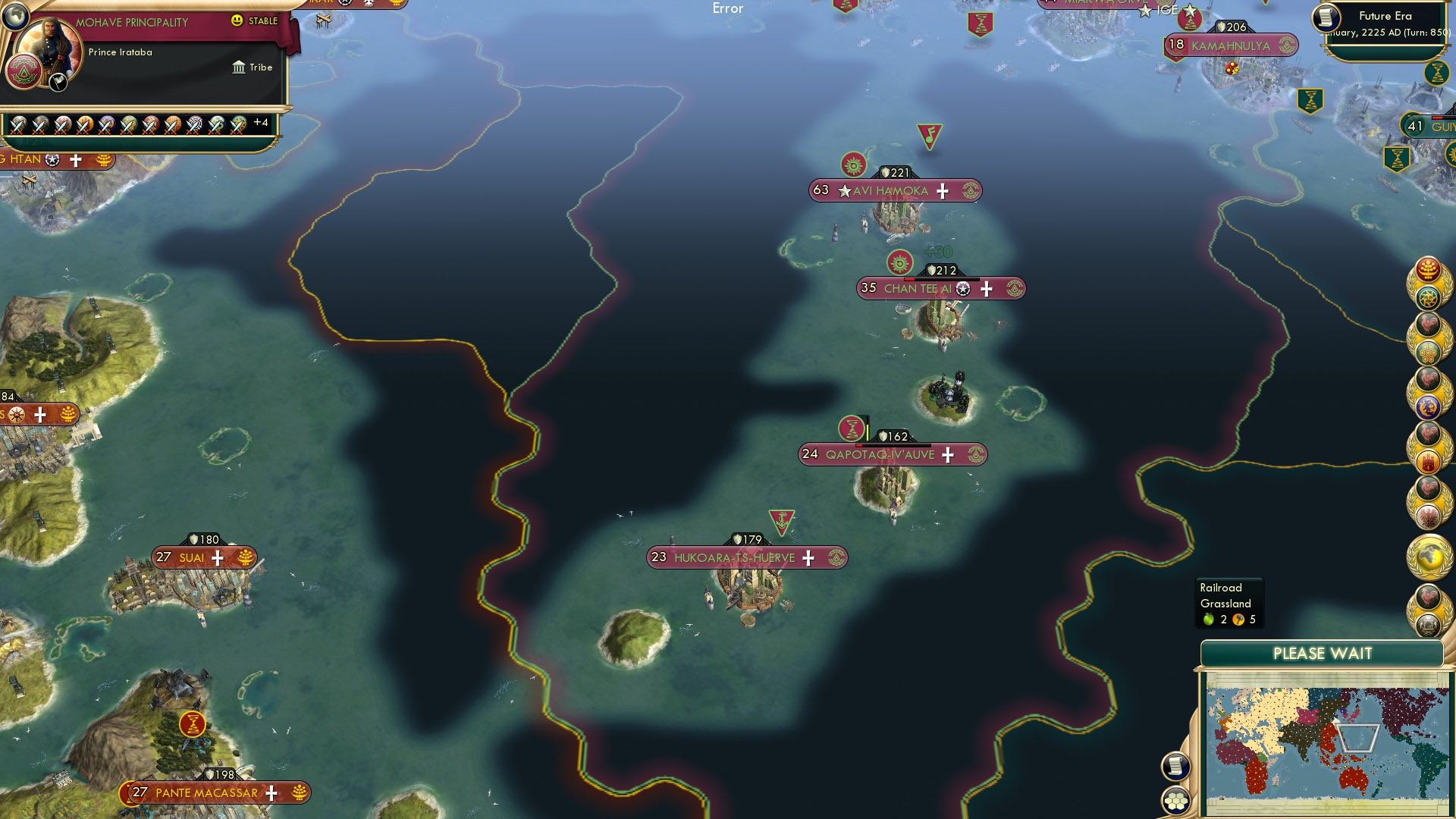The image size is (1456, 819).
Task: Click the golden globe world notification medallion
Action: tap(1429, 554)
